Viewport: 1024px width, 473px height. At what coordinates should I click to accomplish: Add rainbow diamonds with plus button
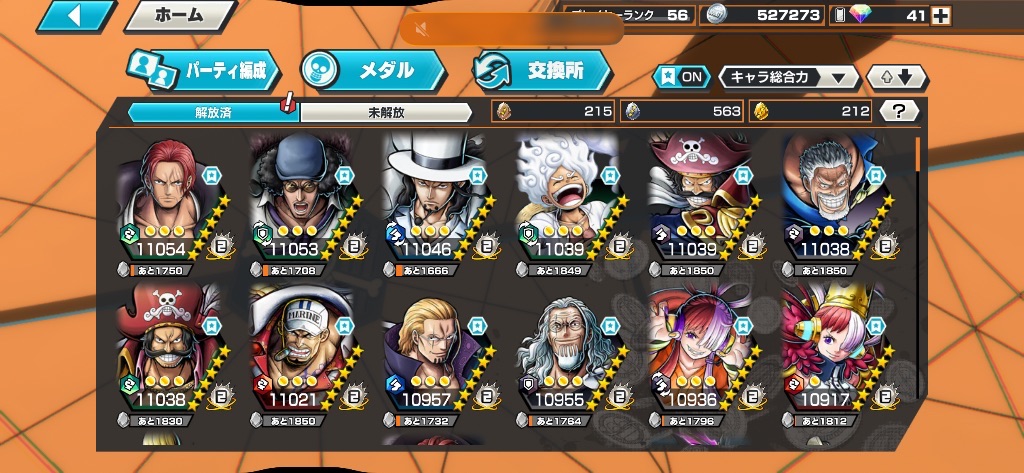tap(940, 15)
